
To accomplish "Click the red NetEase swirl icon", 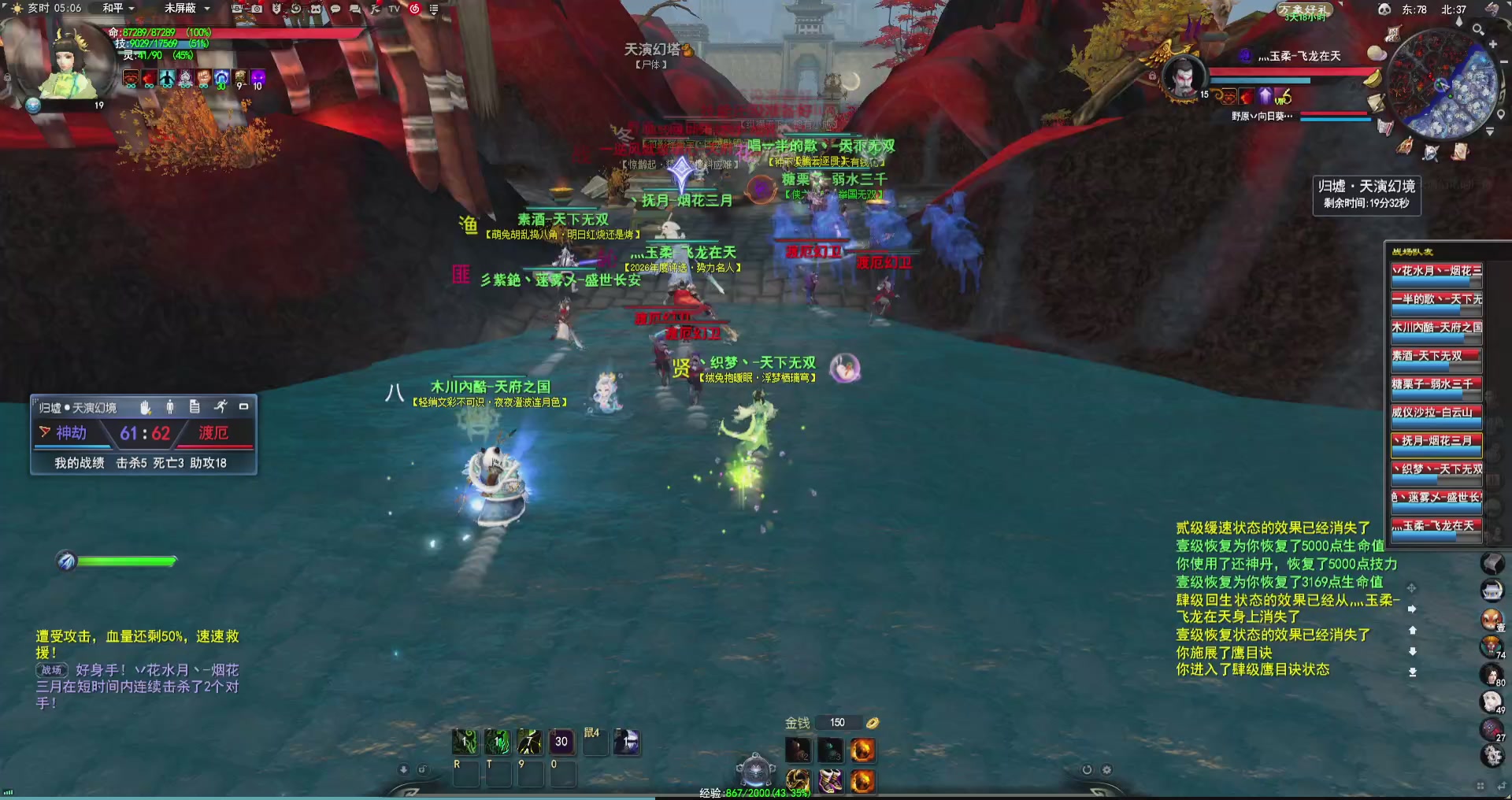I will 414,9.
